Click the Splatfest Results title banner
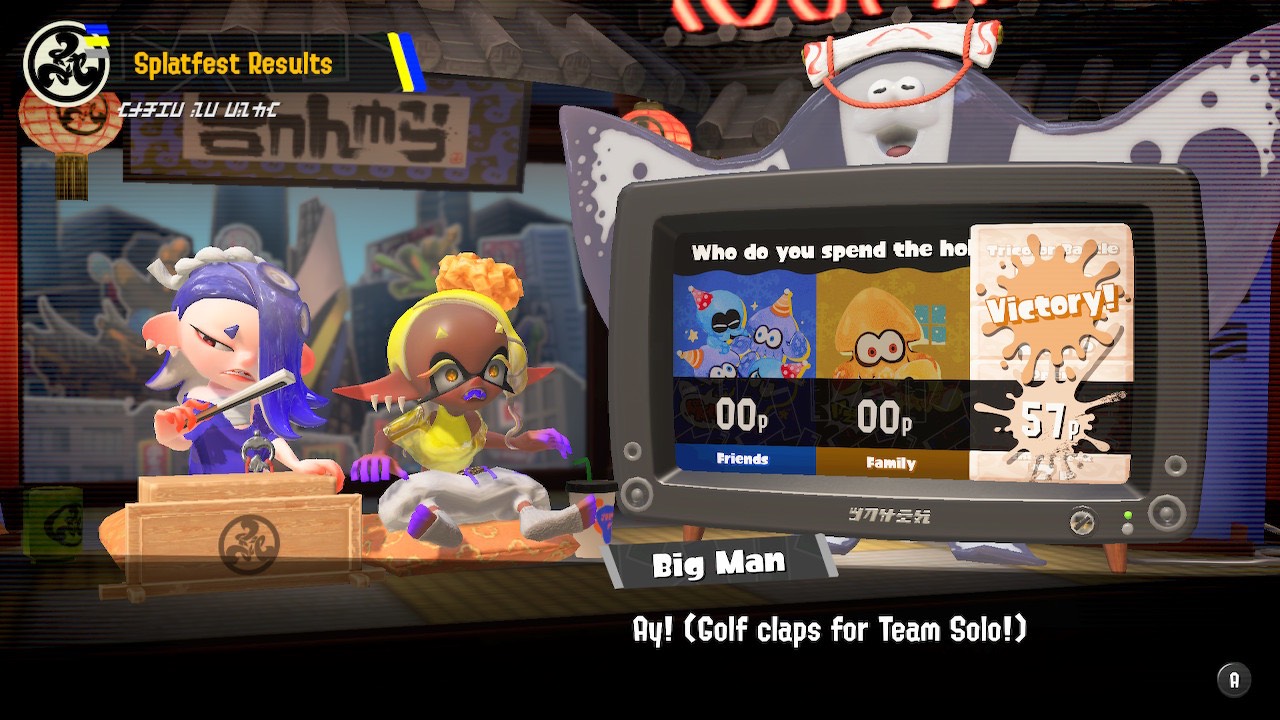The image size is (1280, 720). [x=238, y=64]
